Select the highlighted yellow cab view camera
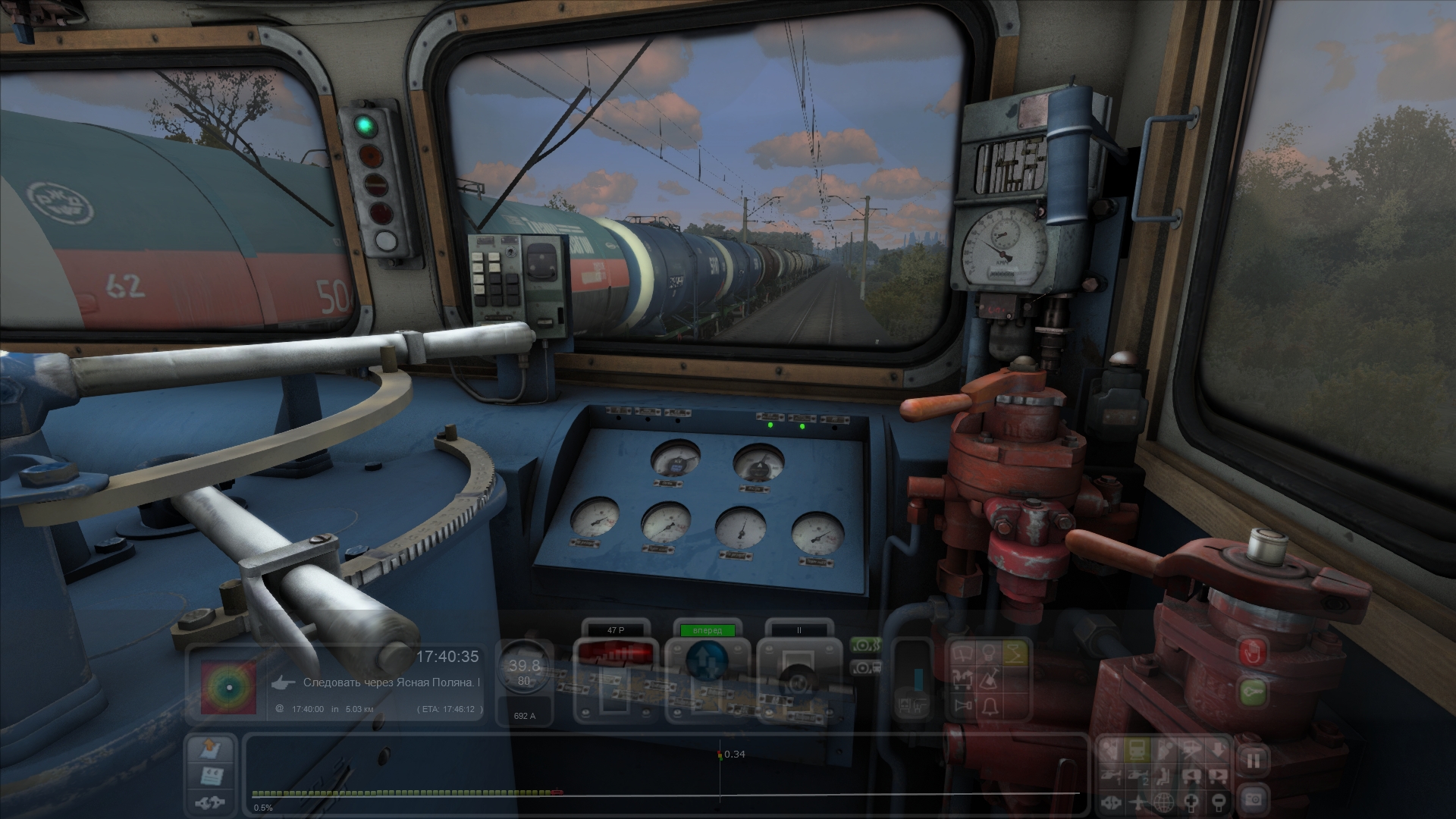This screenshot has height=819, width=1456. (1136, 751)
